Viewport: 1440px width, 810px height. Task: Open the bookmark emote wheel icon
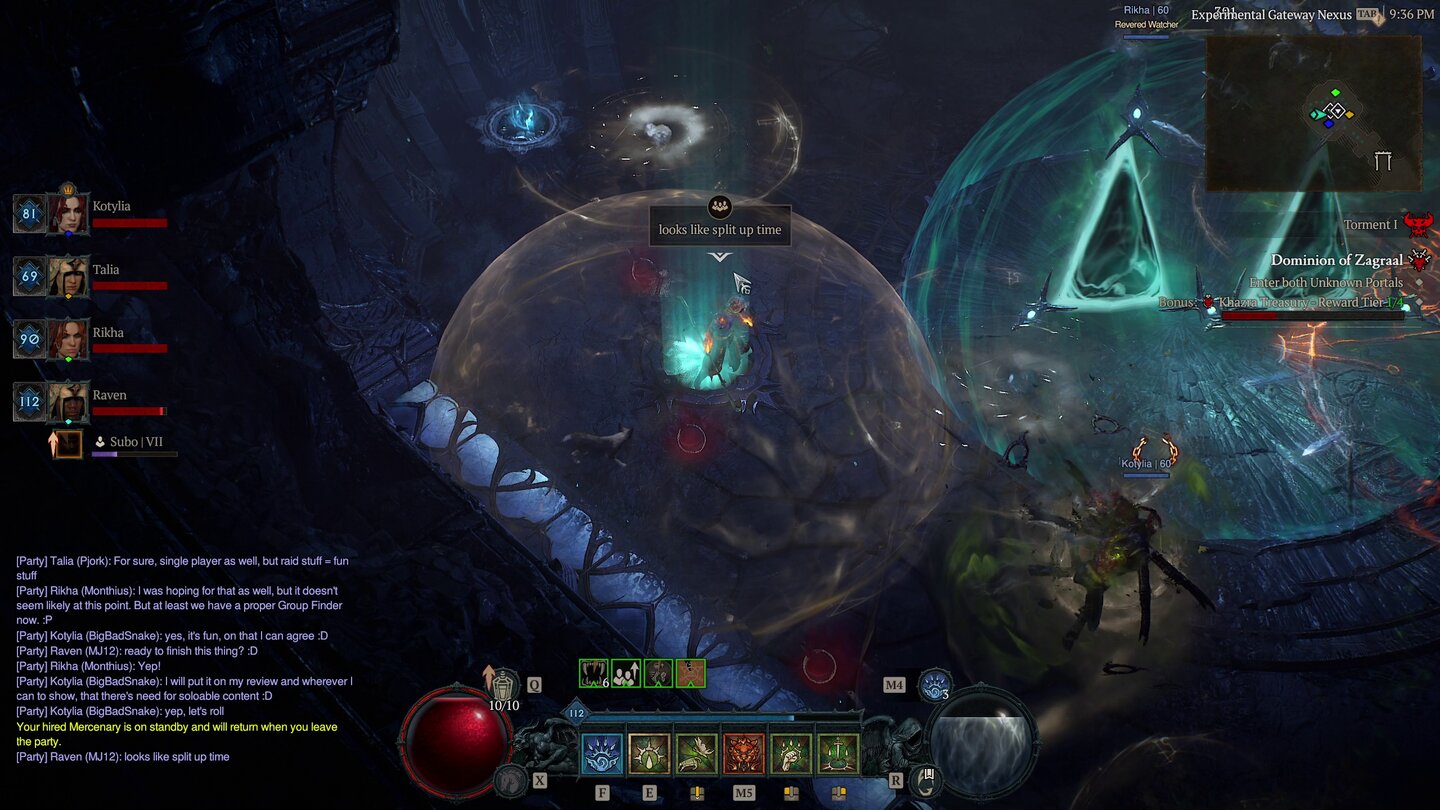926,779
